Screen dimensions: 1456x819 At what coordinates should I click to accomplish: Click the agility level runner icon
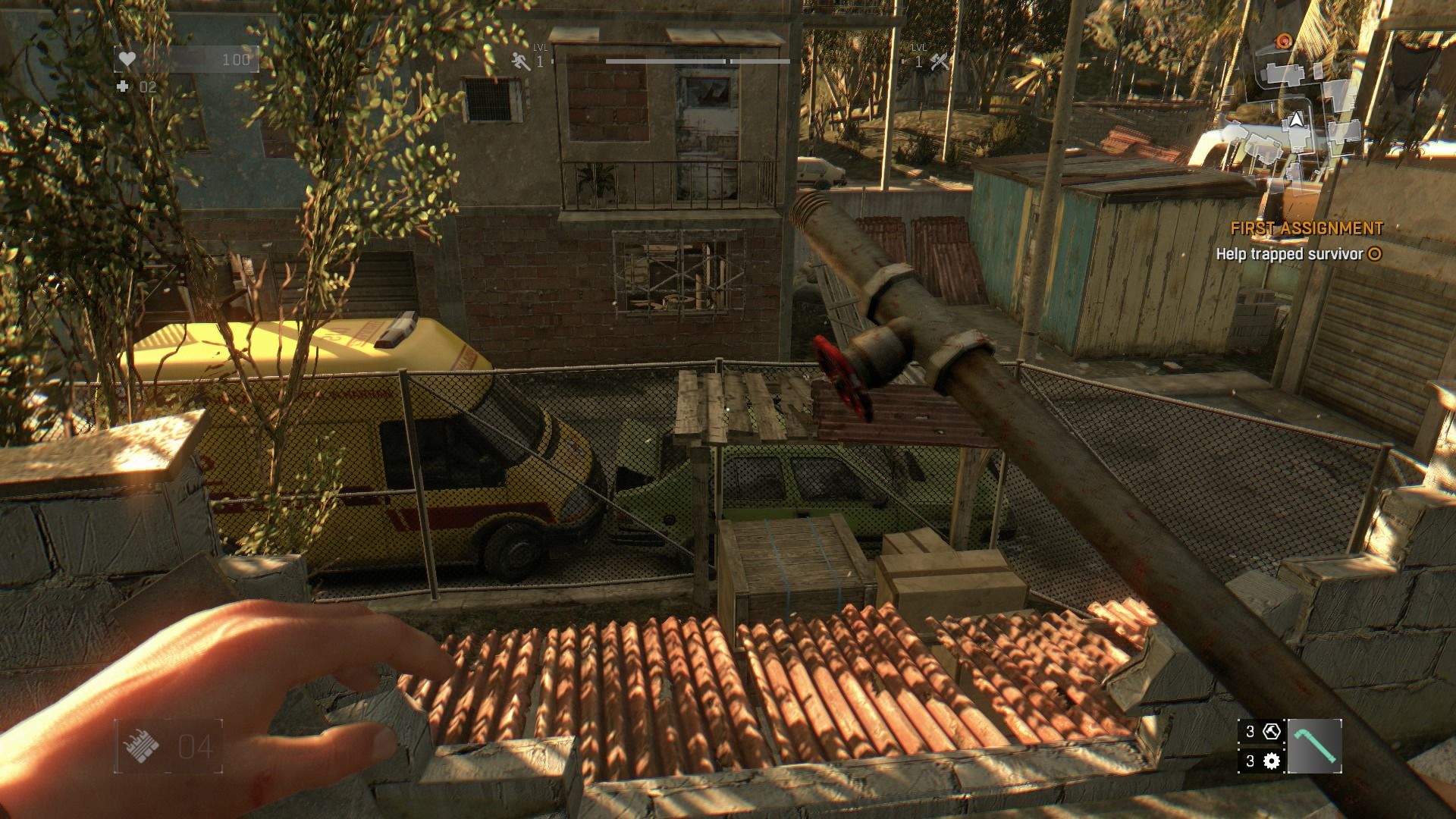click(x=520, y=61)
